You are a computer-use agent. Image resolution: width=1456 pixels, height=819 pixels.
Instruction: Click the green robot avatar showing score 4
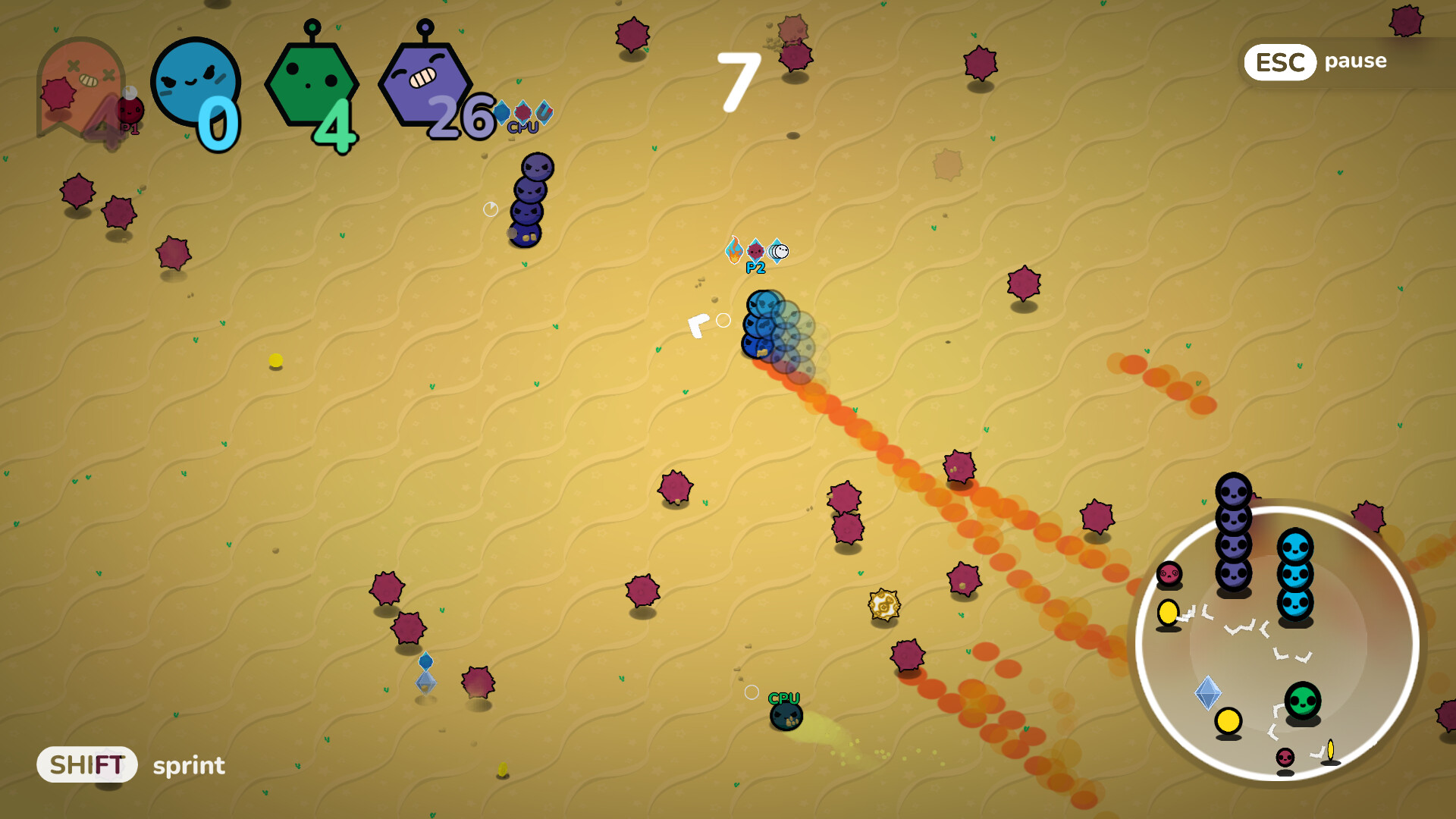(312, 83)
